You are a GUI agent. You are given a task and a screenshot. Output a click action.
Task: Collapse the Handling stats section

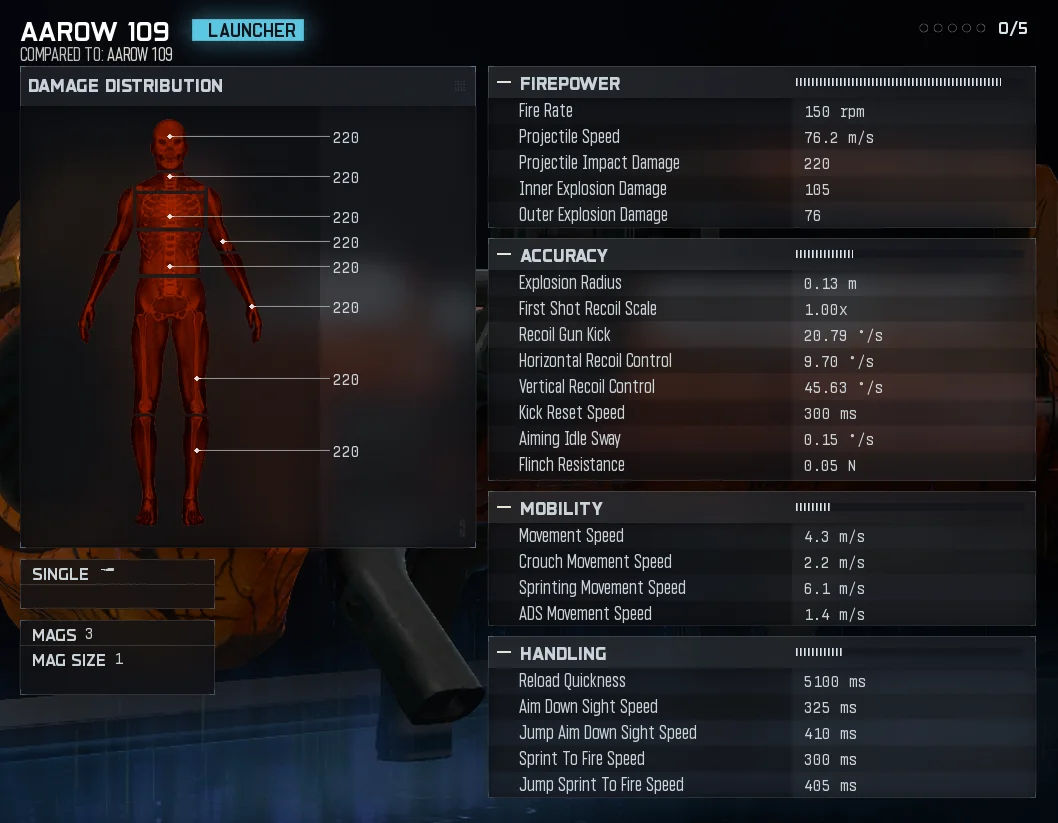504,654
